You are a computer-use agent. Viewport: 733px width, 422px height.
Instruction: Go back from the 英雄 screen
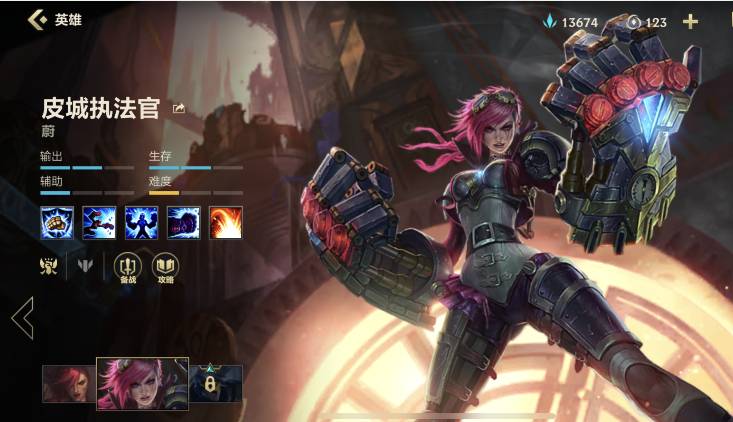tap(38, 19)
